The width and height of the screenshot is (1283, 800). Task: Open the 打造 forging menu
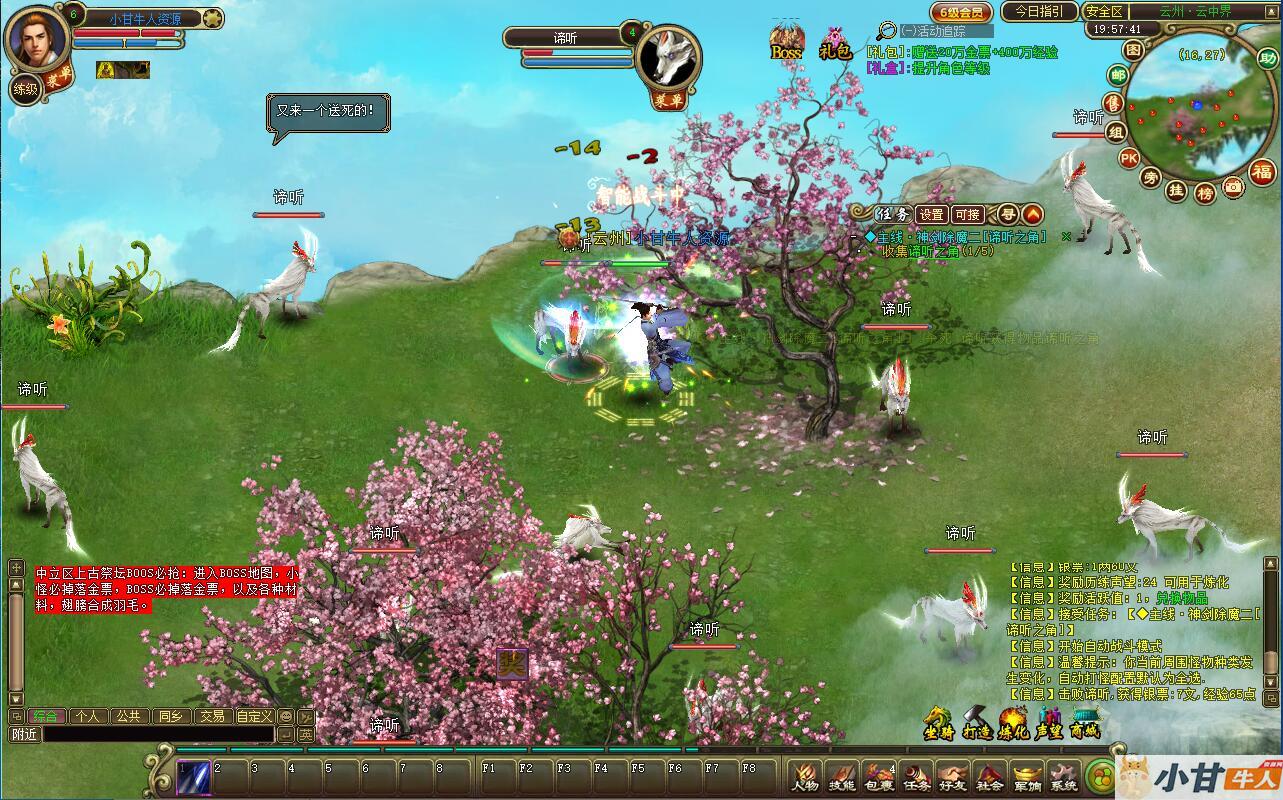[x=976, y=722]
